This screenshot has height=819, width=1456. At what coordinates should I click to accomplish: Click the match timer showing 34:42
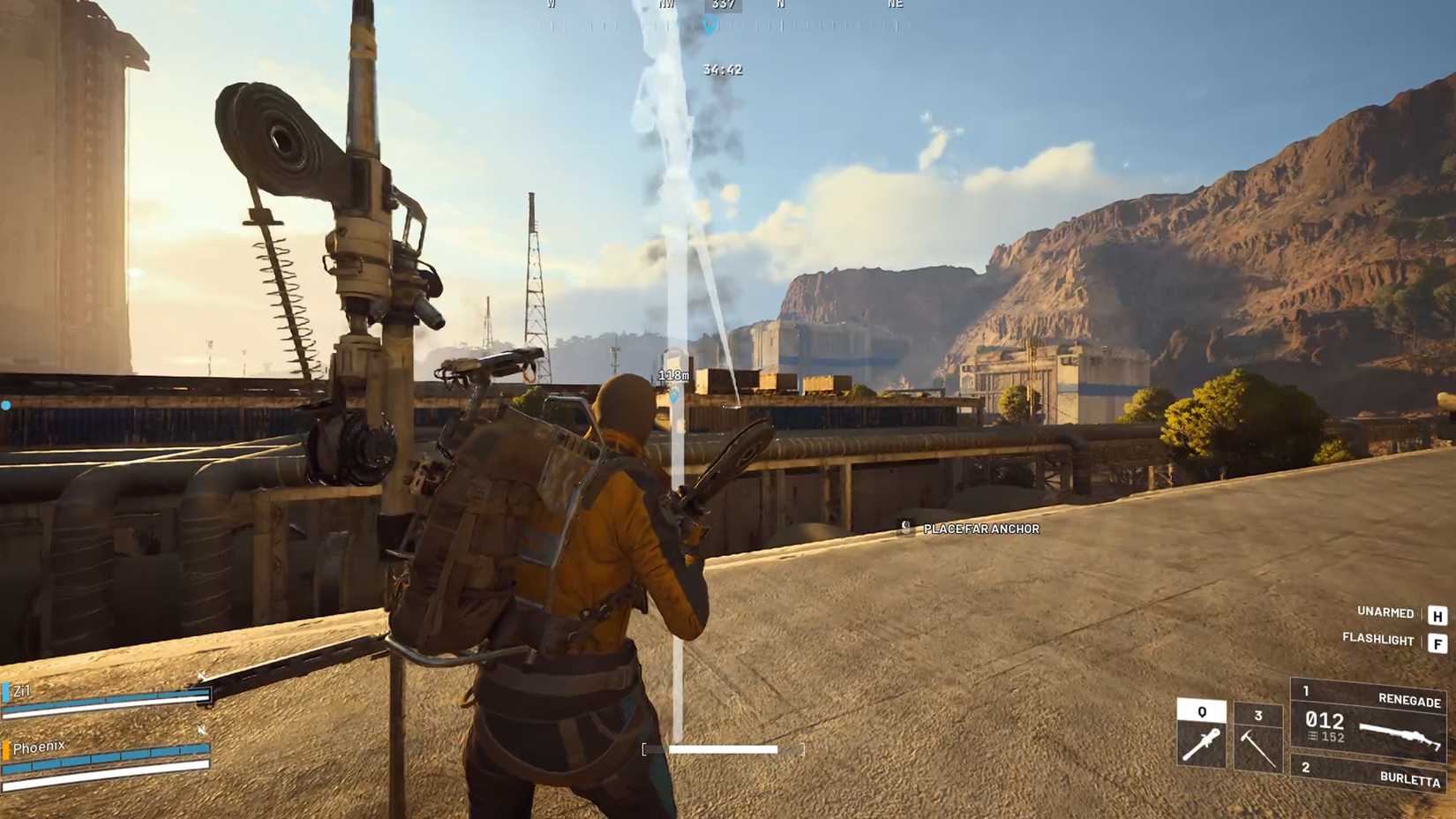pyautogui.click(x=722, y=70)
